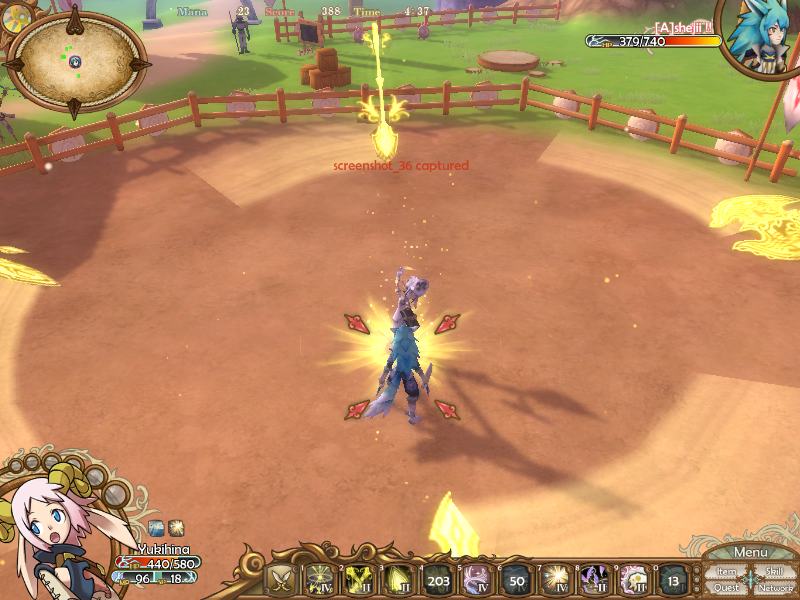
Task: Use the hotbar item with count 203
Action: (438, 580)
